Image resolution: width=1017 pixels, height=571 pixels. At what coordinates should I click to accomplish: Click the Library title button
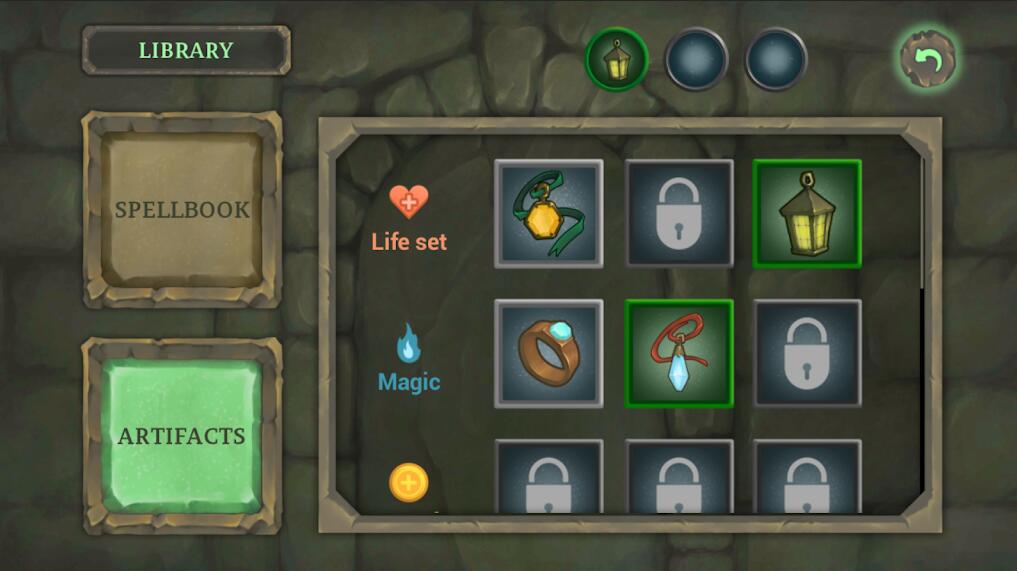186,50
